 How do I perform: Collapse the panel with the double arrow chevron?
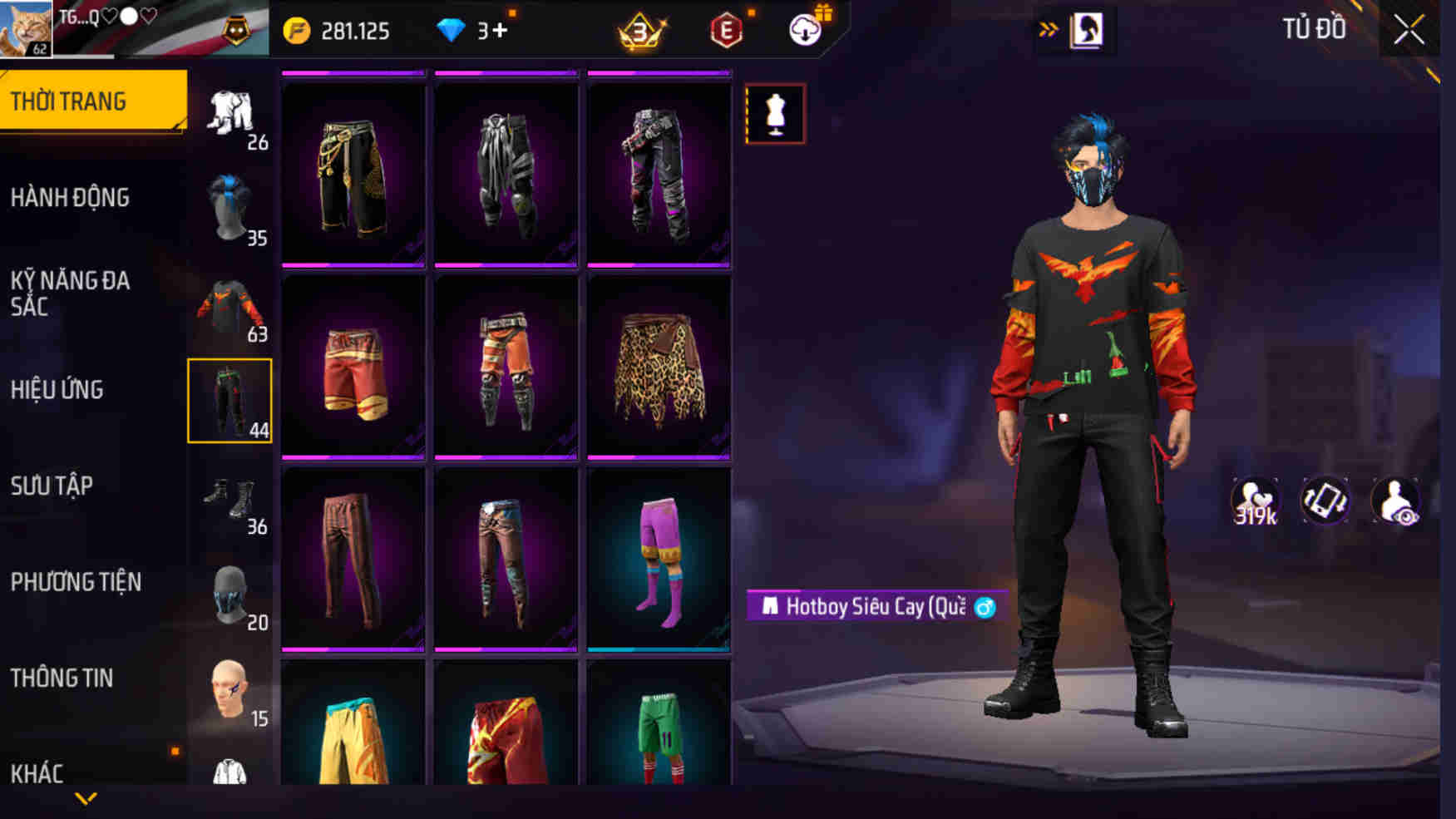coord(1050,27)
